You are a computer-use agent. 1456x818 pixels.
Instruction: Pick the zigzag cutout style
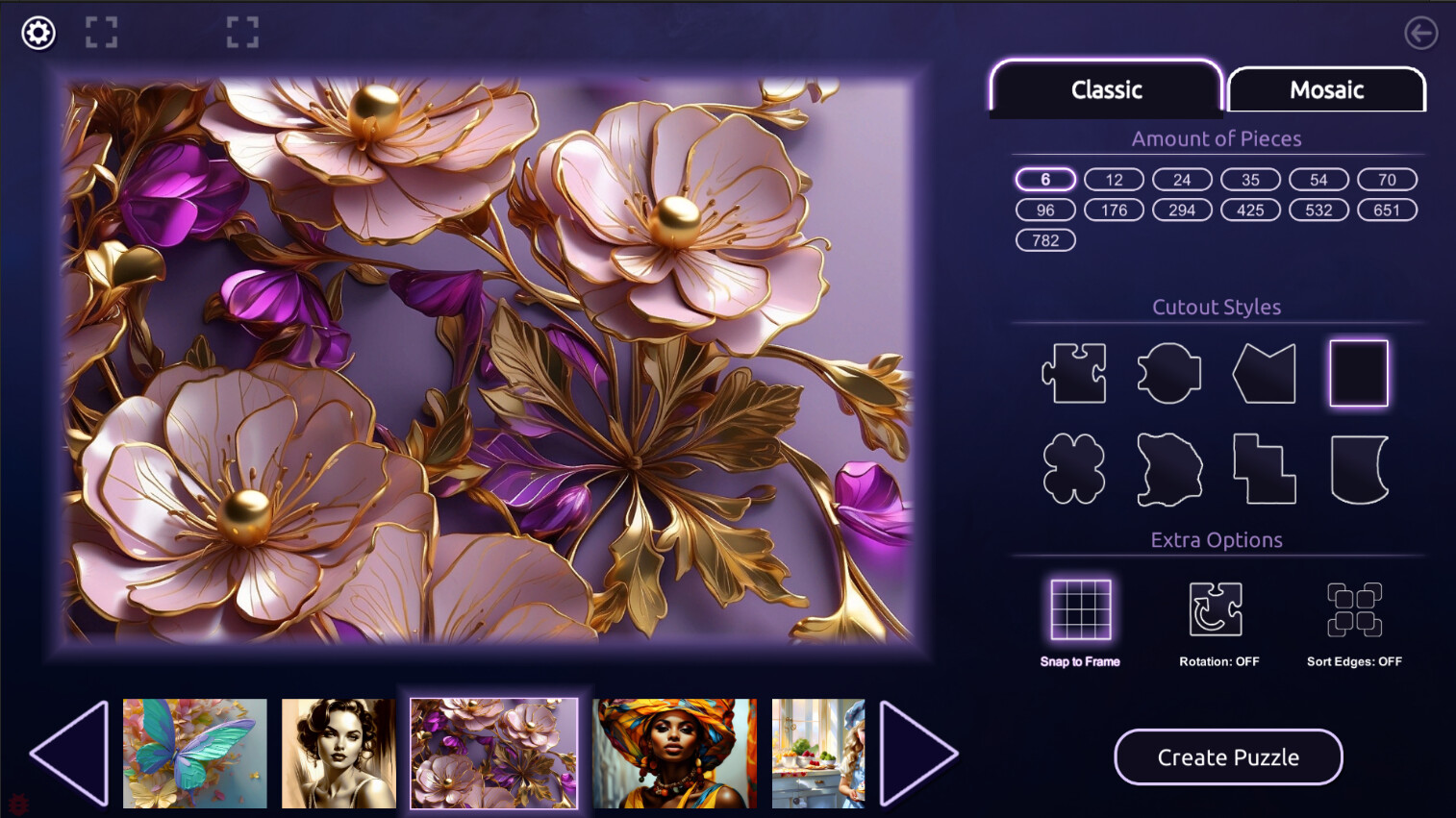point(1263,373)
